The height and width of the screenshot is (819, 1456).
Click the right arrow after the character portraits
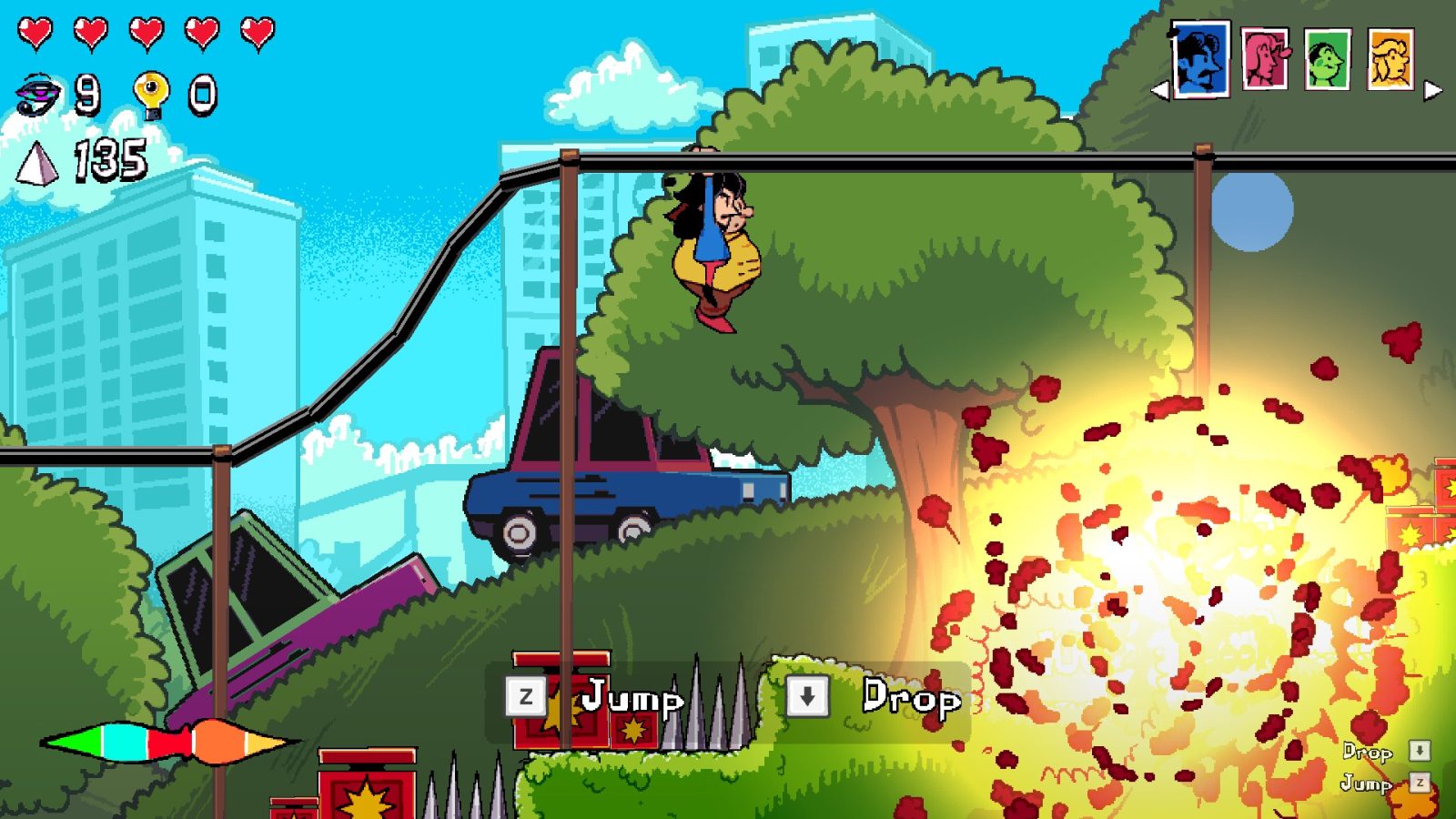pyautogui.click(x=1434, y=91)
